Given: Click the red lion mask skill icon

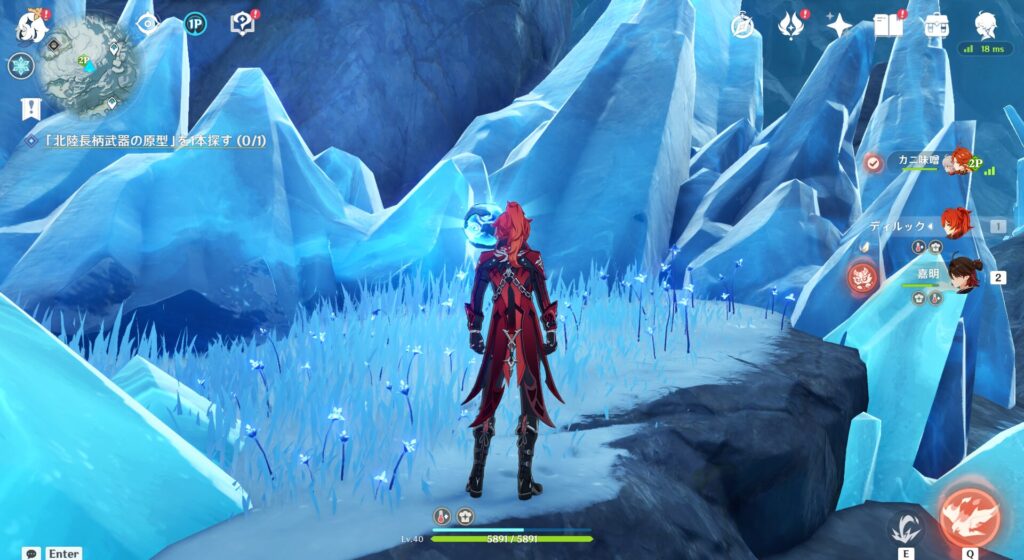Looking at the screenshot, I should [x=862, y=277].
